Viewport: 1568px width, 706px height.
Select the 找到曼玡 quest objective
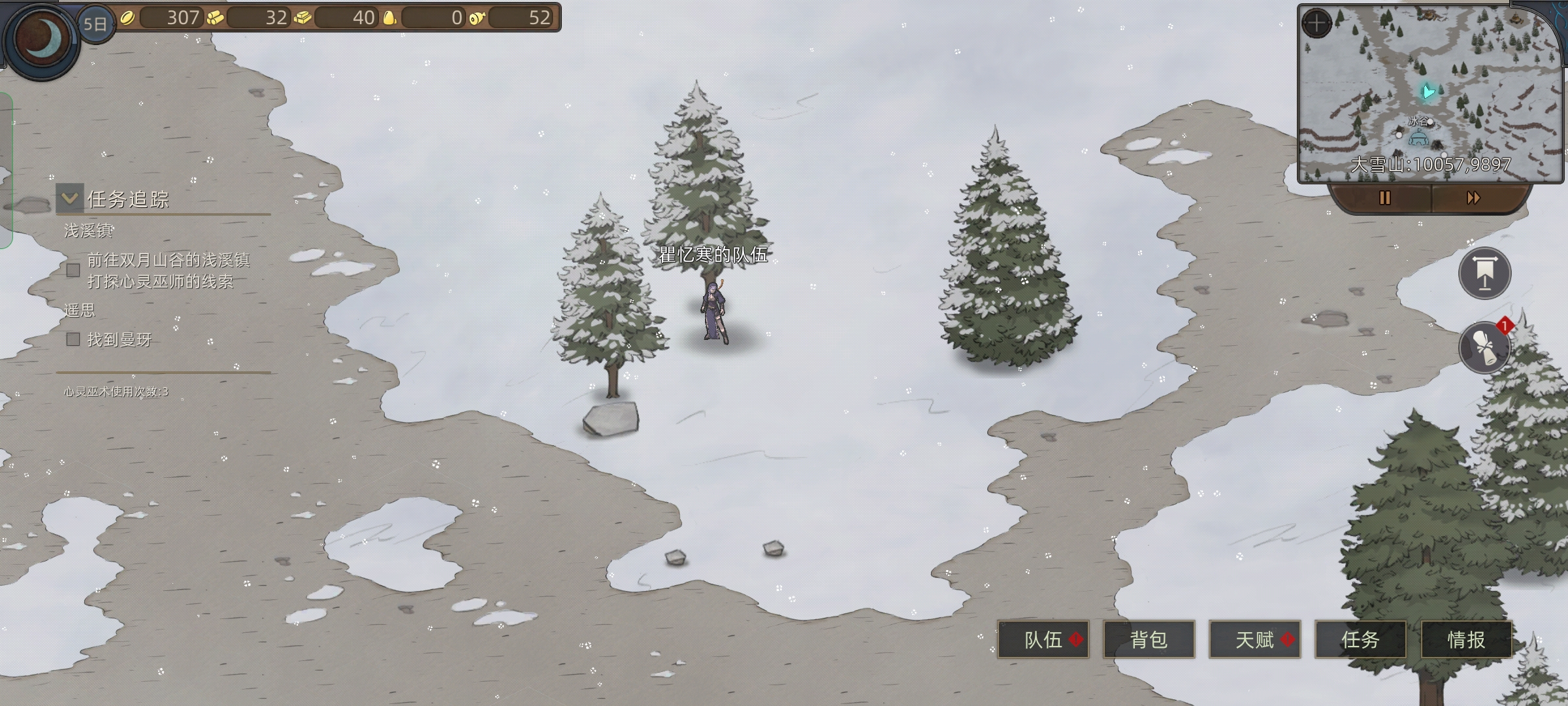pos(119,339)
